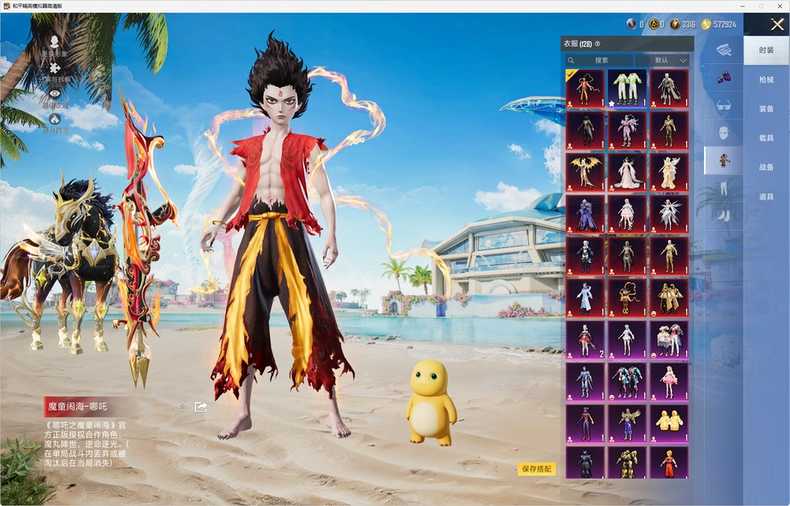
Task: Click the share arrow icon beside the character
Action: [x=201, y=407]
